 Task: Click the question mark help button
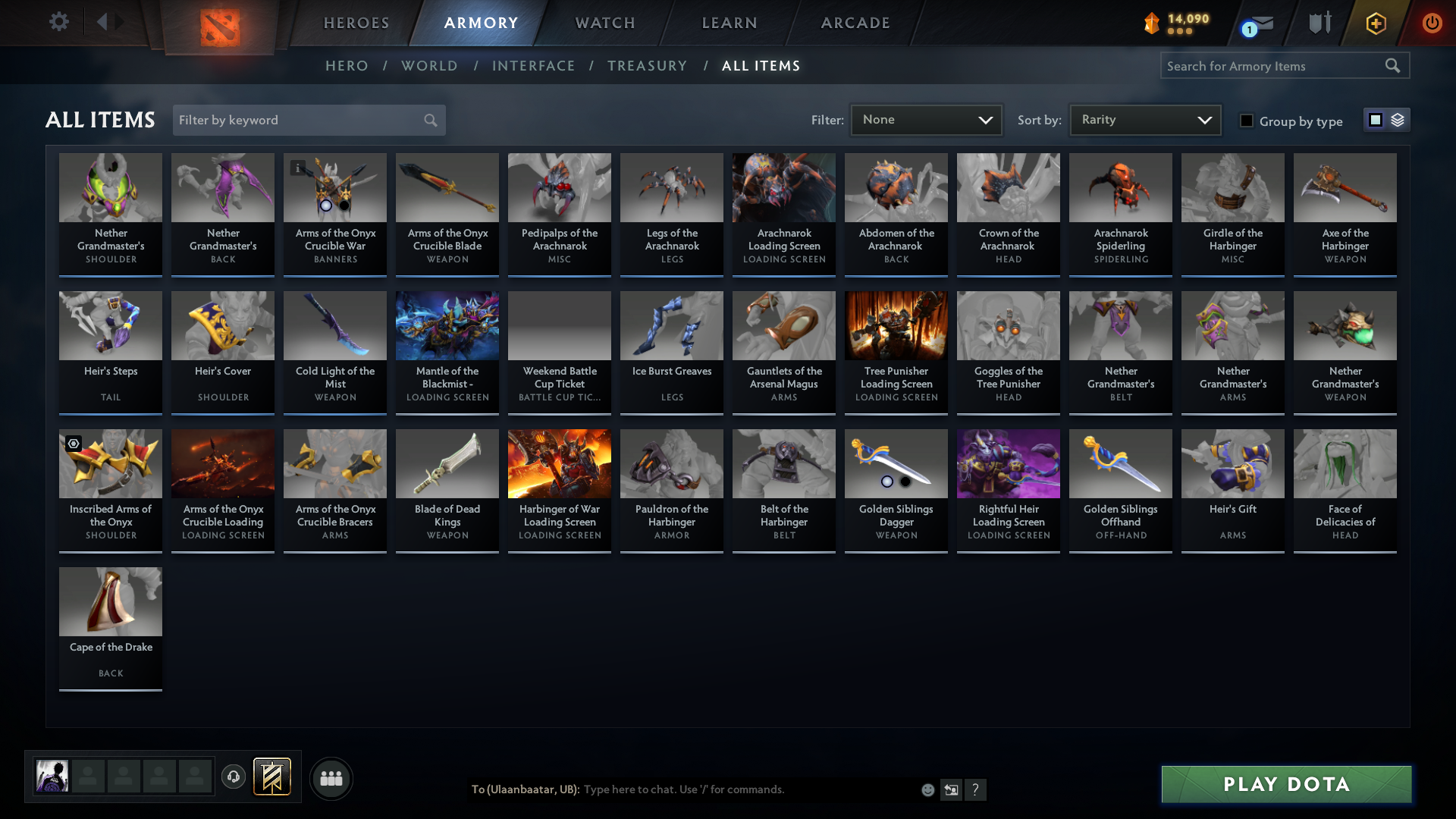(x=976, y=789)
